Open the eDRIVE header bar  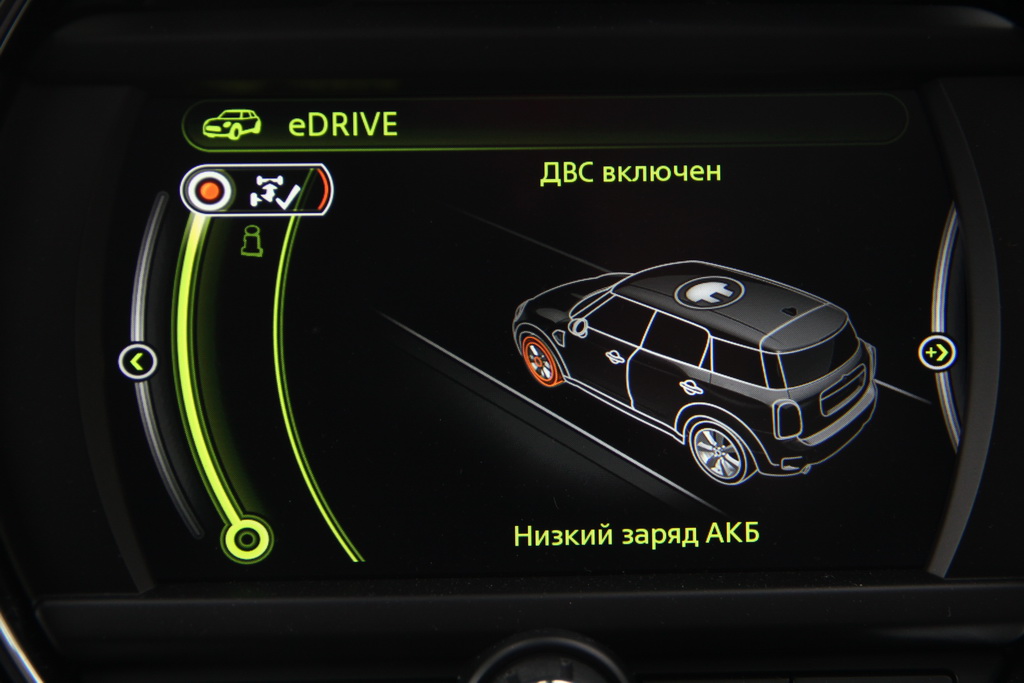point(544,124)
